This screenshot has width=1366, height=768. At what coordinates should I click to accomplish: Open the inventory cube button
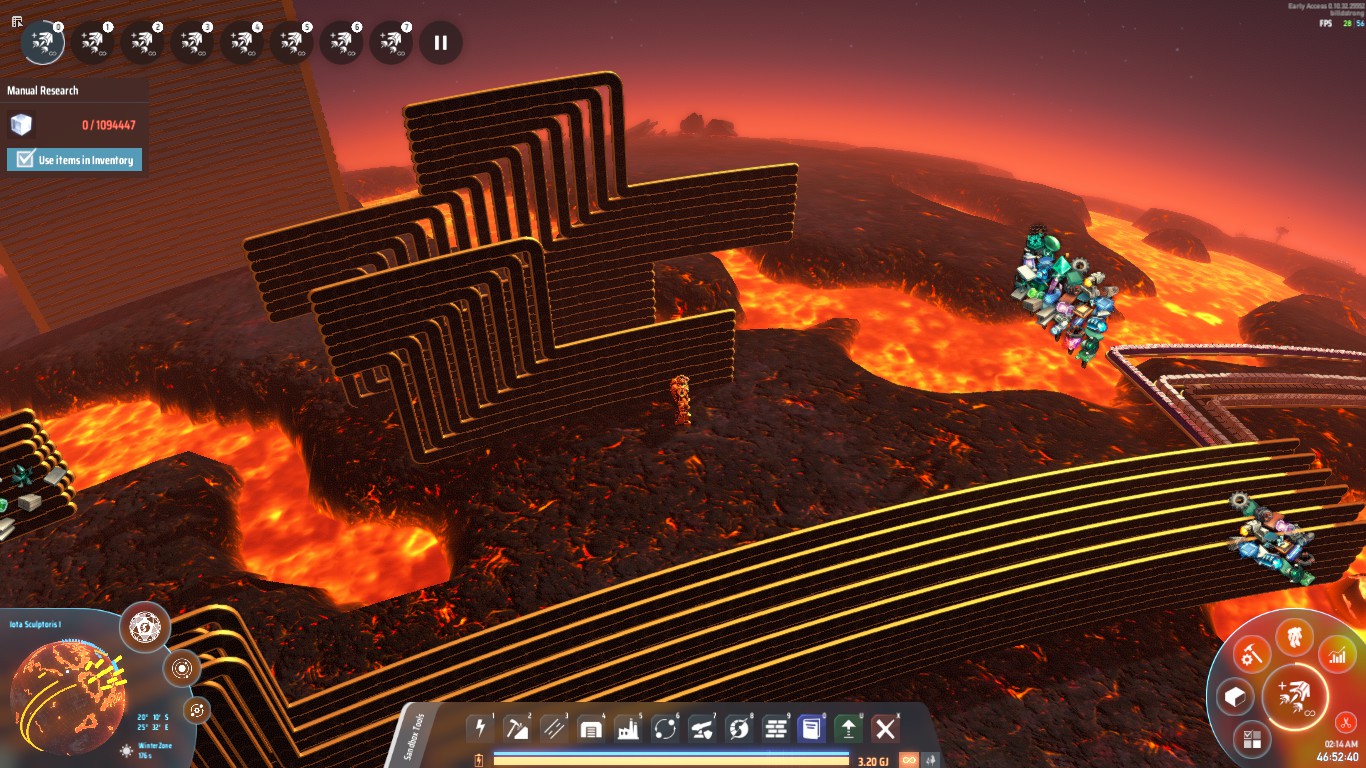coord(1235,697)
